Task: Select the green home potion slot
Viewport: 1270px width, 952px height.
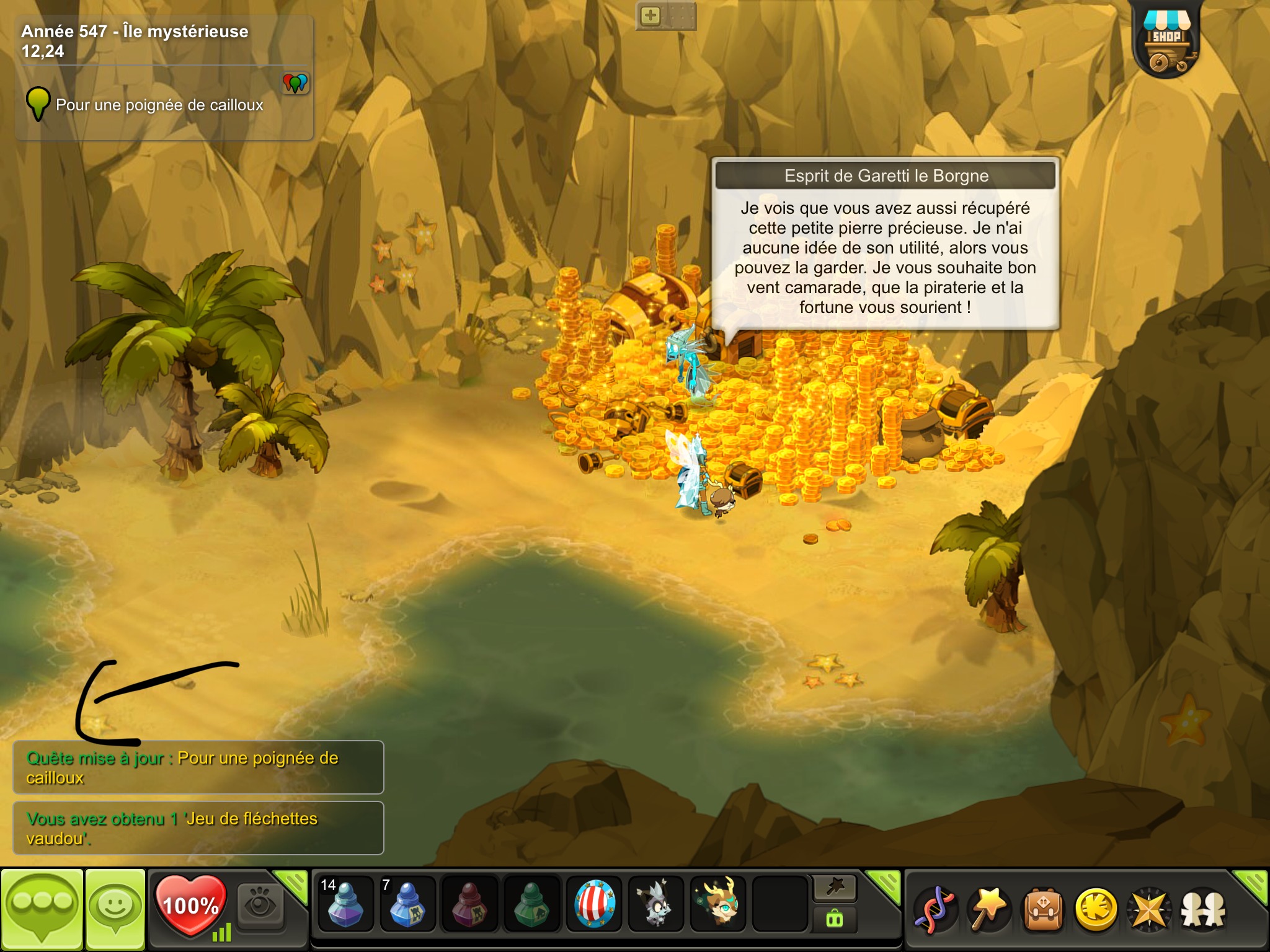Action: 531,904
